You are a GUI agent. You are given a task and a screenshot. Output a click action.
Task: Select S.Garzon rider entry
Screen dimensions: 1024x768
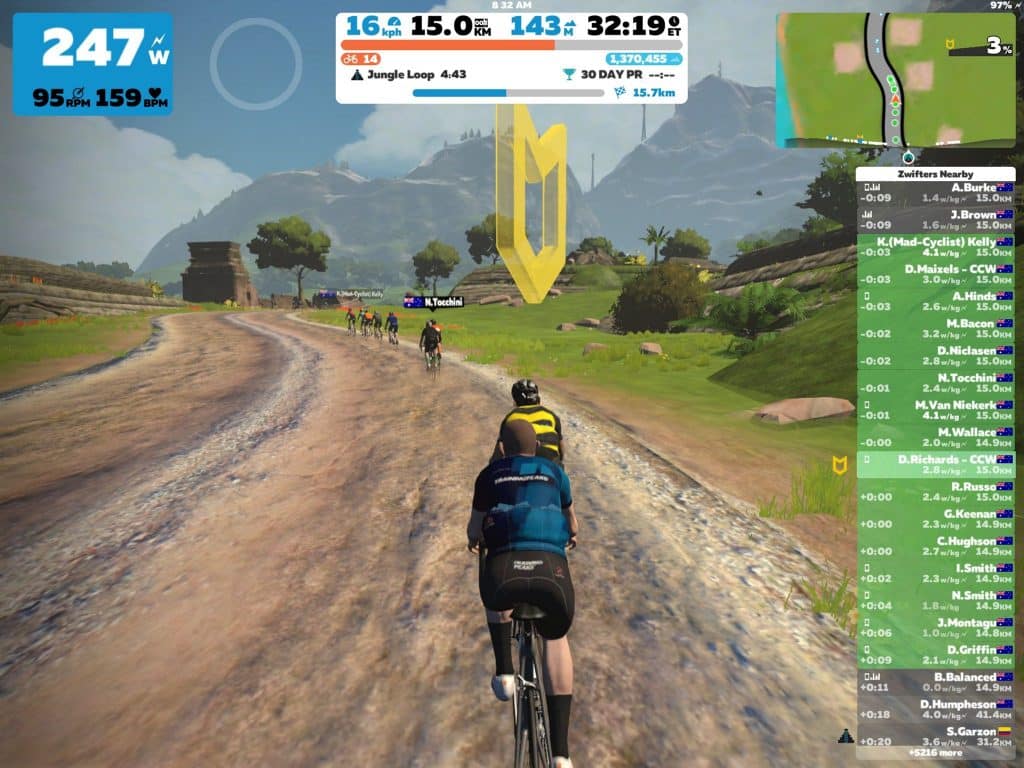(936, 736)
